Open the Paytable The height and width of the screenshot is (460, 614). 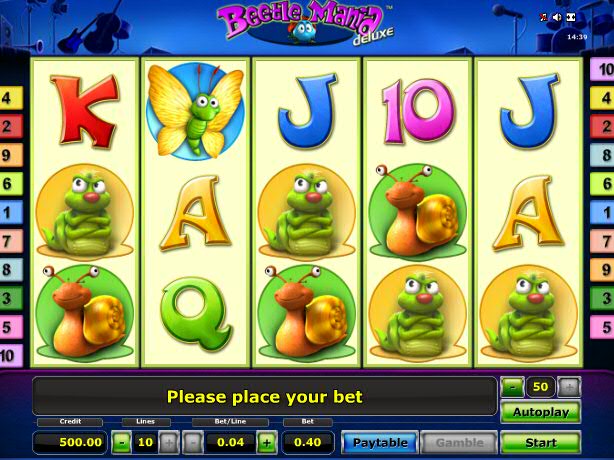click(380, 442)
